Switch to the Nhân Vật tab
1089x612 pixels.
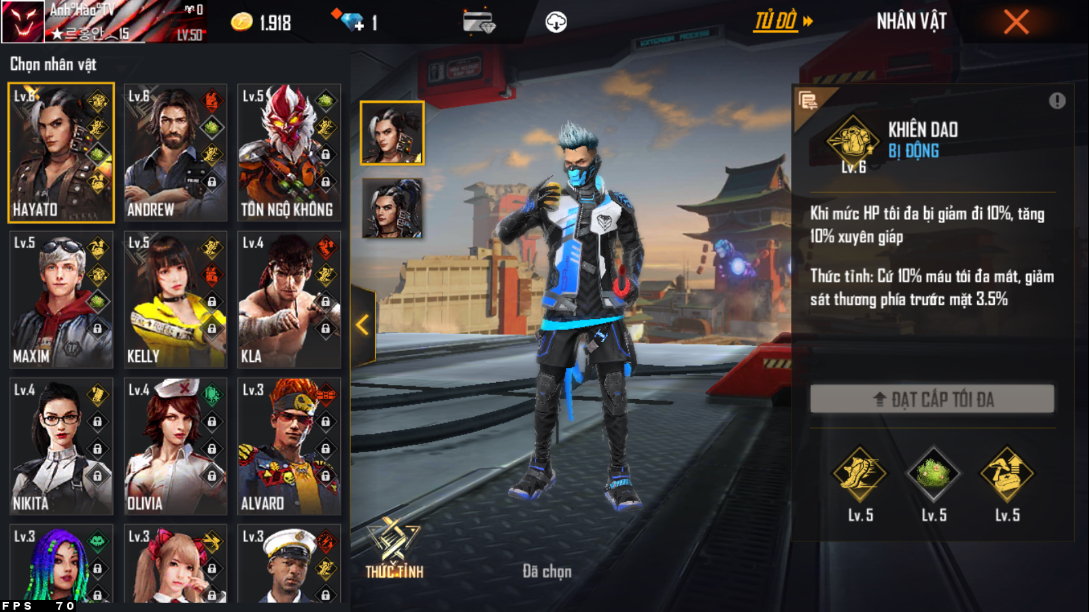pos(911,21)
